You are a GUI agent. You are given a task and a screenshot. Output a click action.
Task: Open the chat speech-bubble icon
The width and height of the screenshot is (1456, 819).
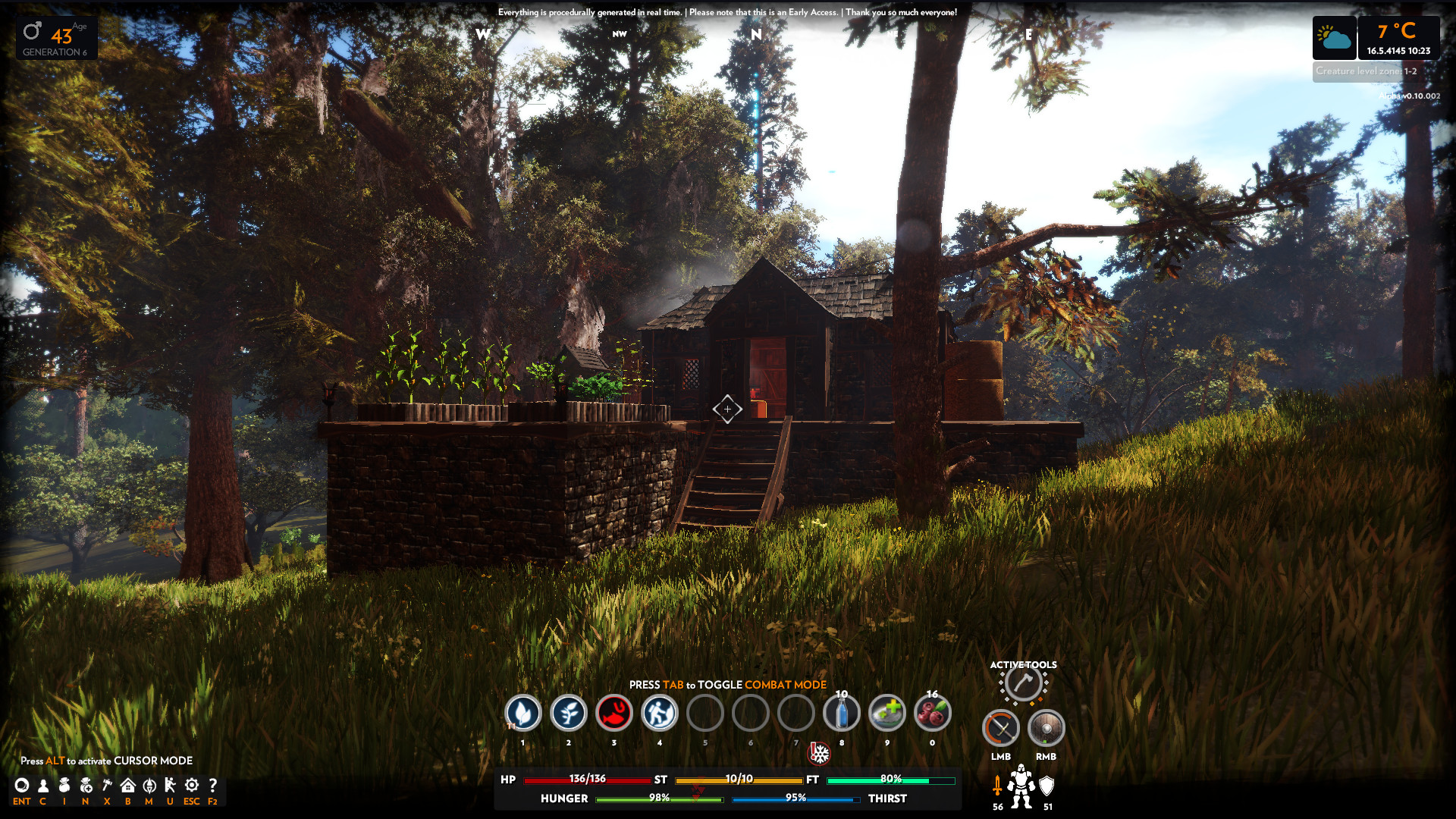coord(22,786)
